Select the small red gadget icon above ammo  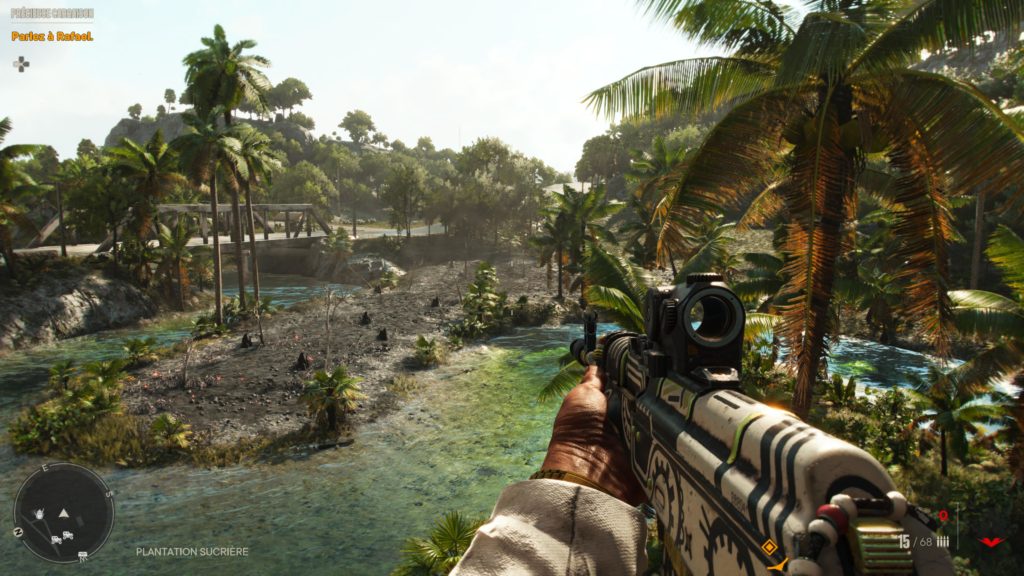point(943,517)
